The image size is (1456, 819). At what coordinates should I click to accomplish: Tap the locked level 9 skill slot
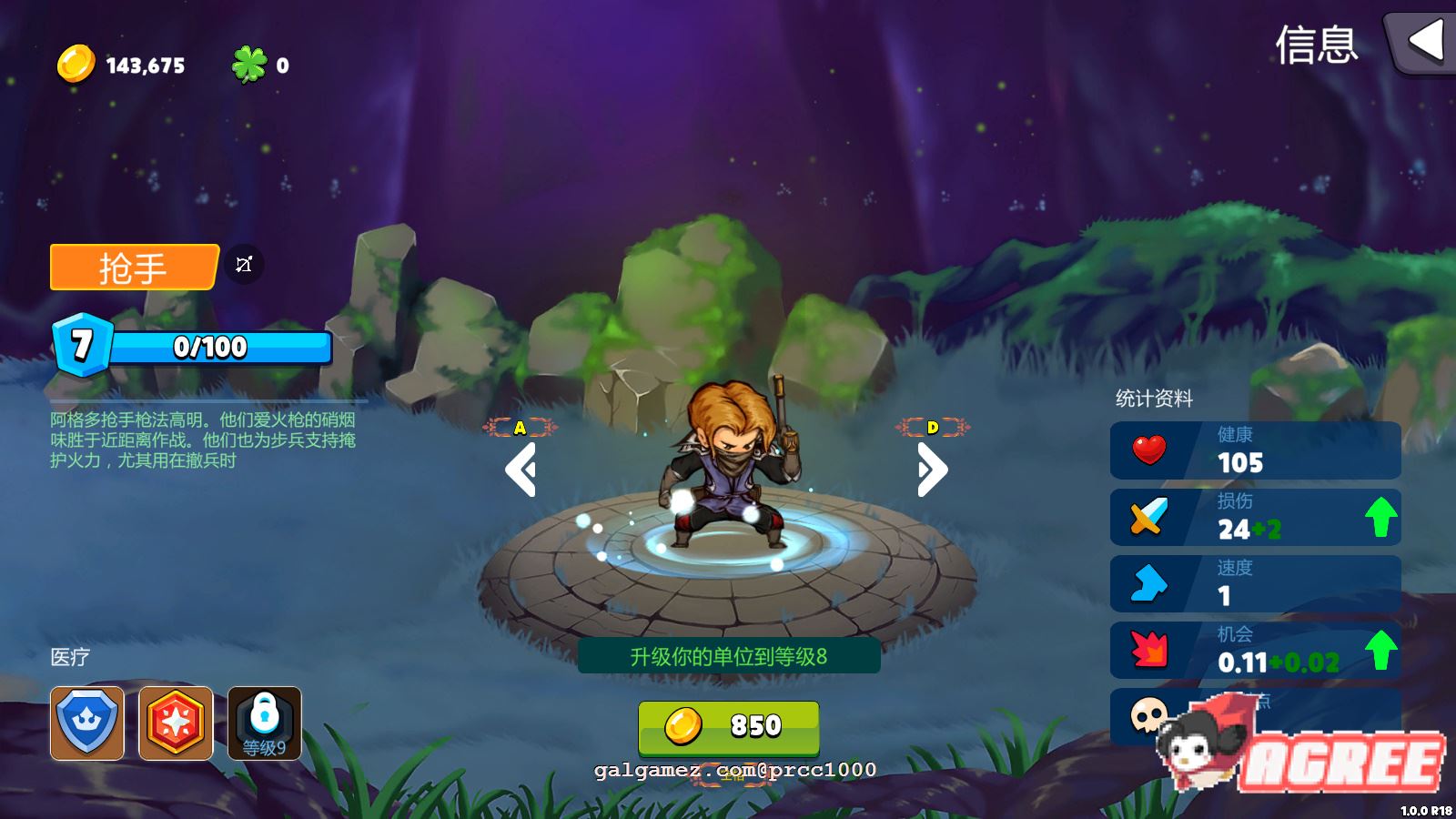click(x=264, y=723)
